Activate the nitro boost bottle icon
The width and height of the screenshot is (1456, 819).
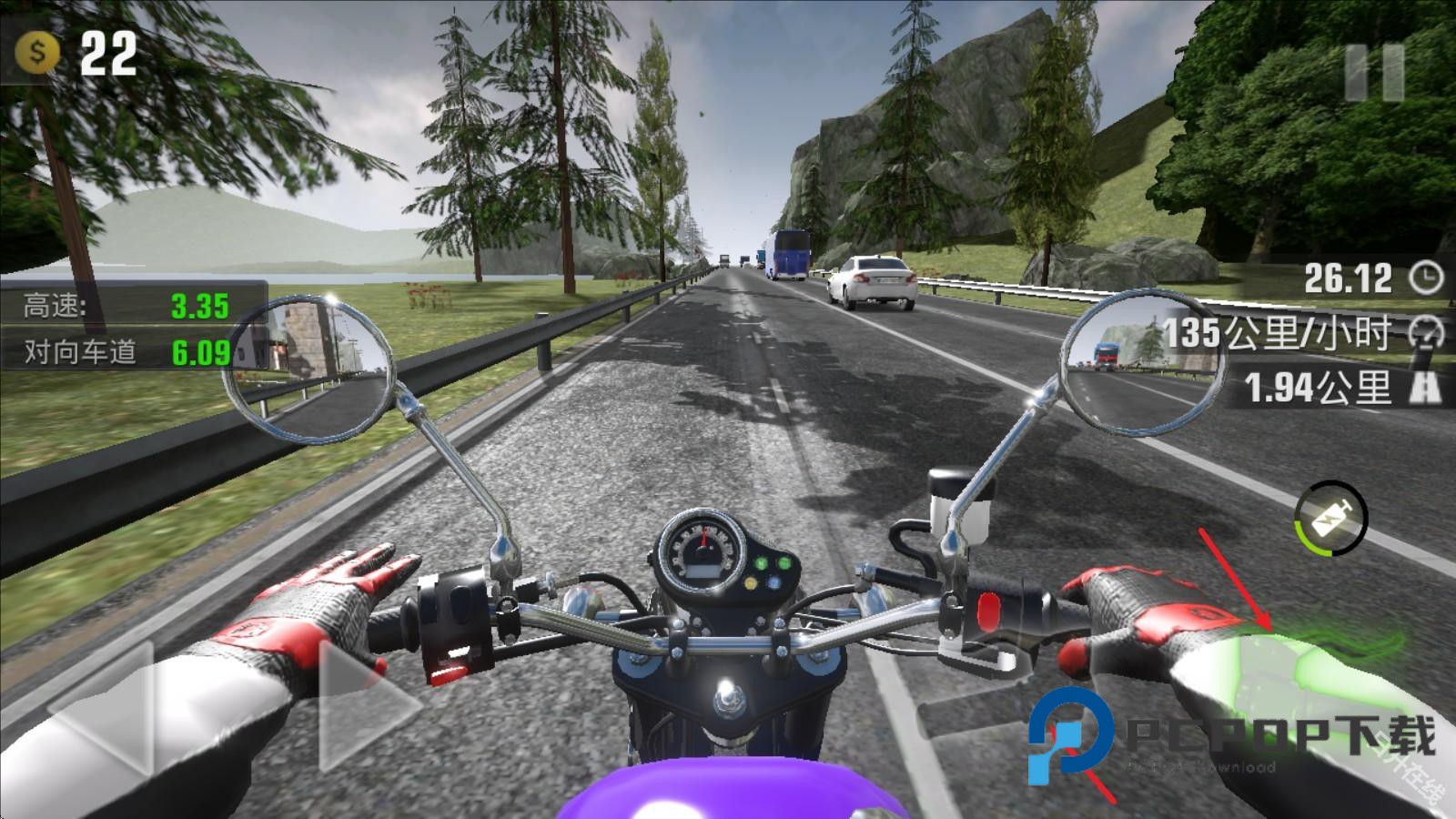tap(1330, 519)
